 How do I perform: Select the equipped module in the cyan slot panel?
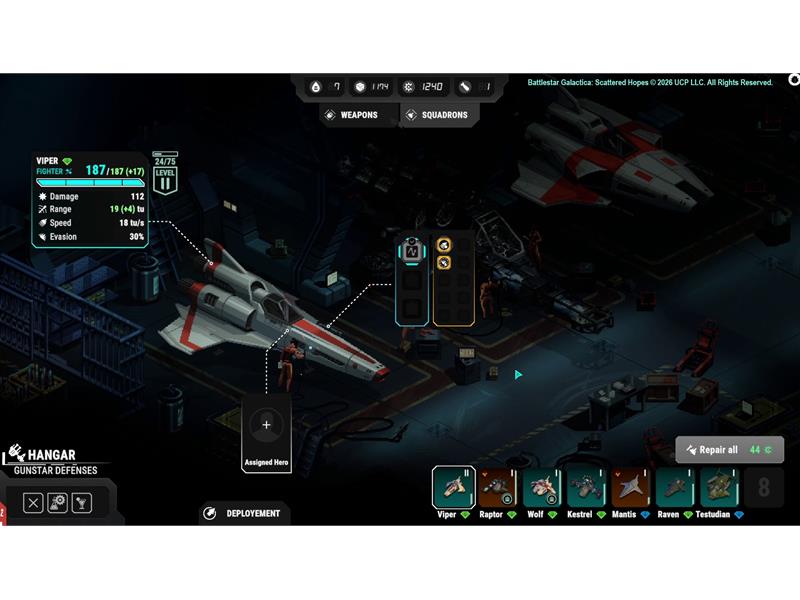411,251
